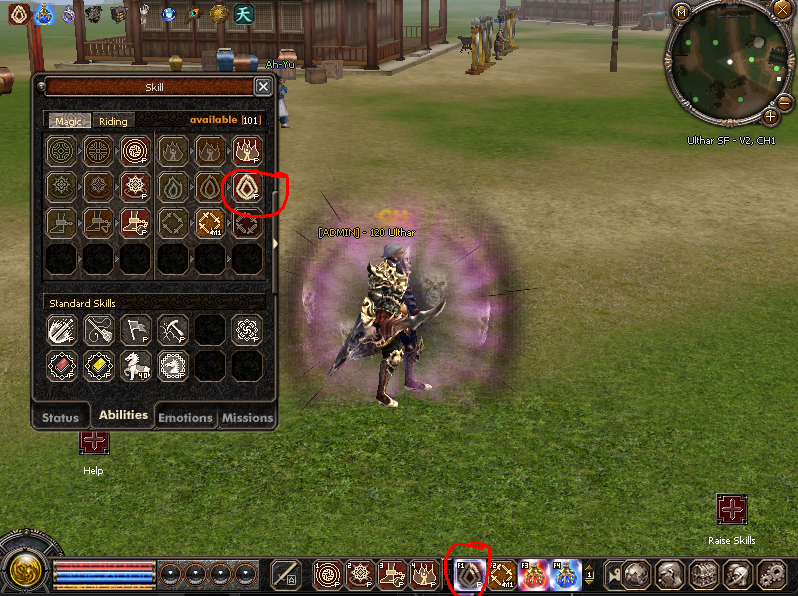Open the Raise Skills notification
The height and width of the screenshot is (596, 798).
pos(732,509)
